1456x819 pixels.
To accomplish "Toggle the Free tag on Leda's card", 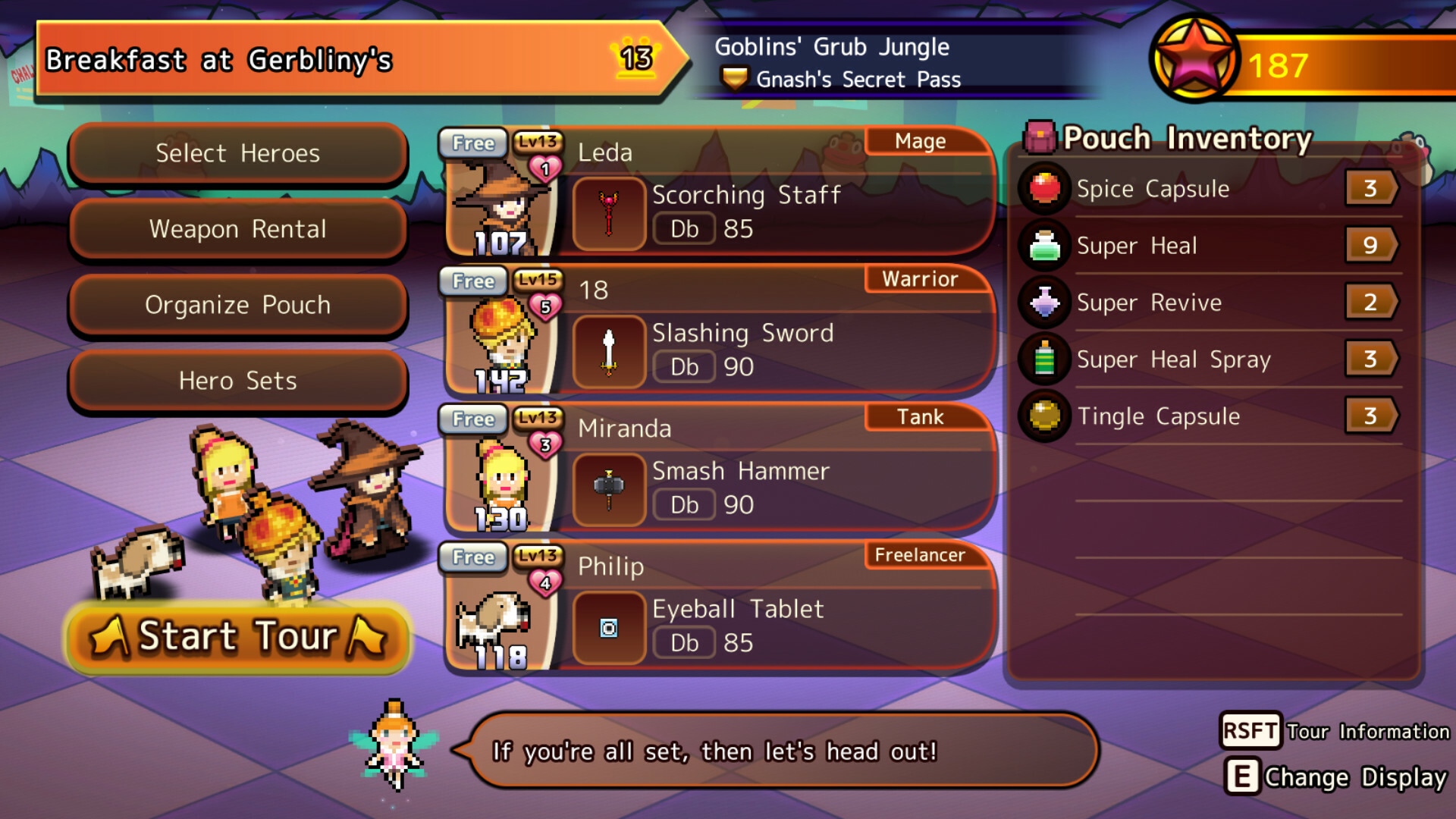I will 472,143.
